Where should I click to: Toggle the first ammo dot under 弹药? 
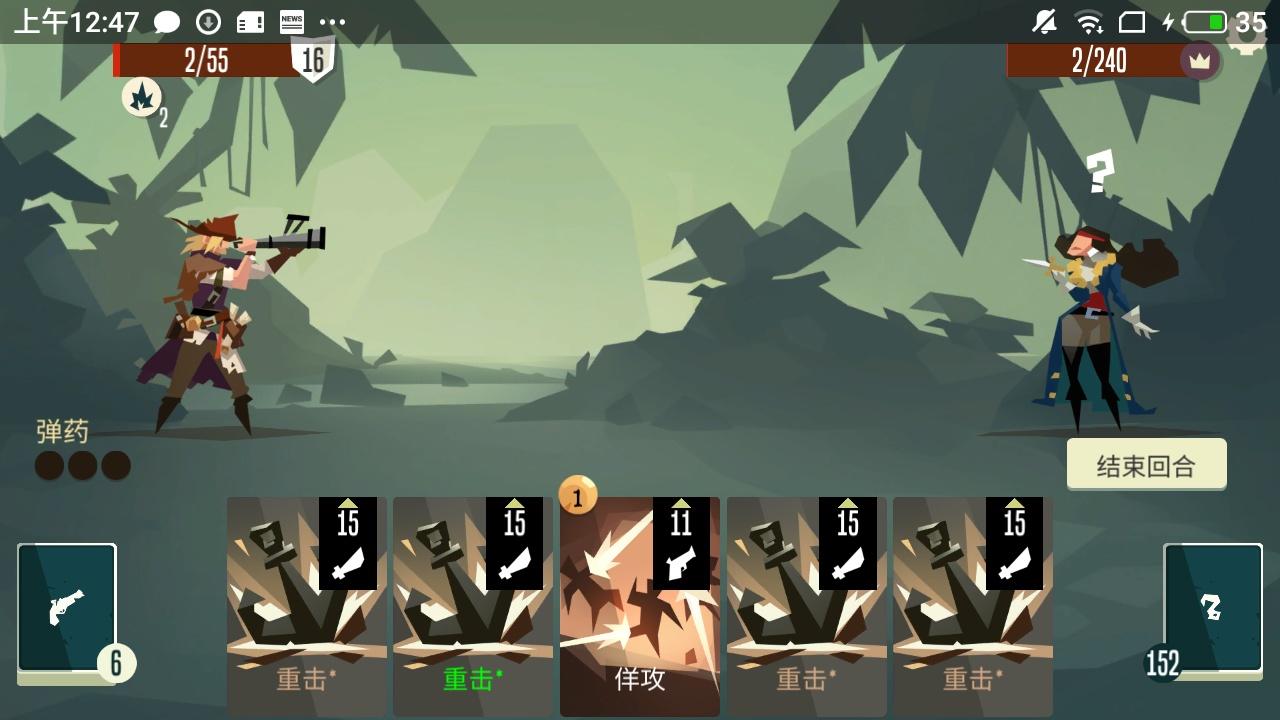click(x=49, y=464)
